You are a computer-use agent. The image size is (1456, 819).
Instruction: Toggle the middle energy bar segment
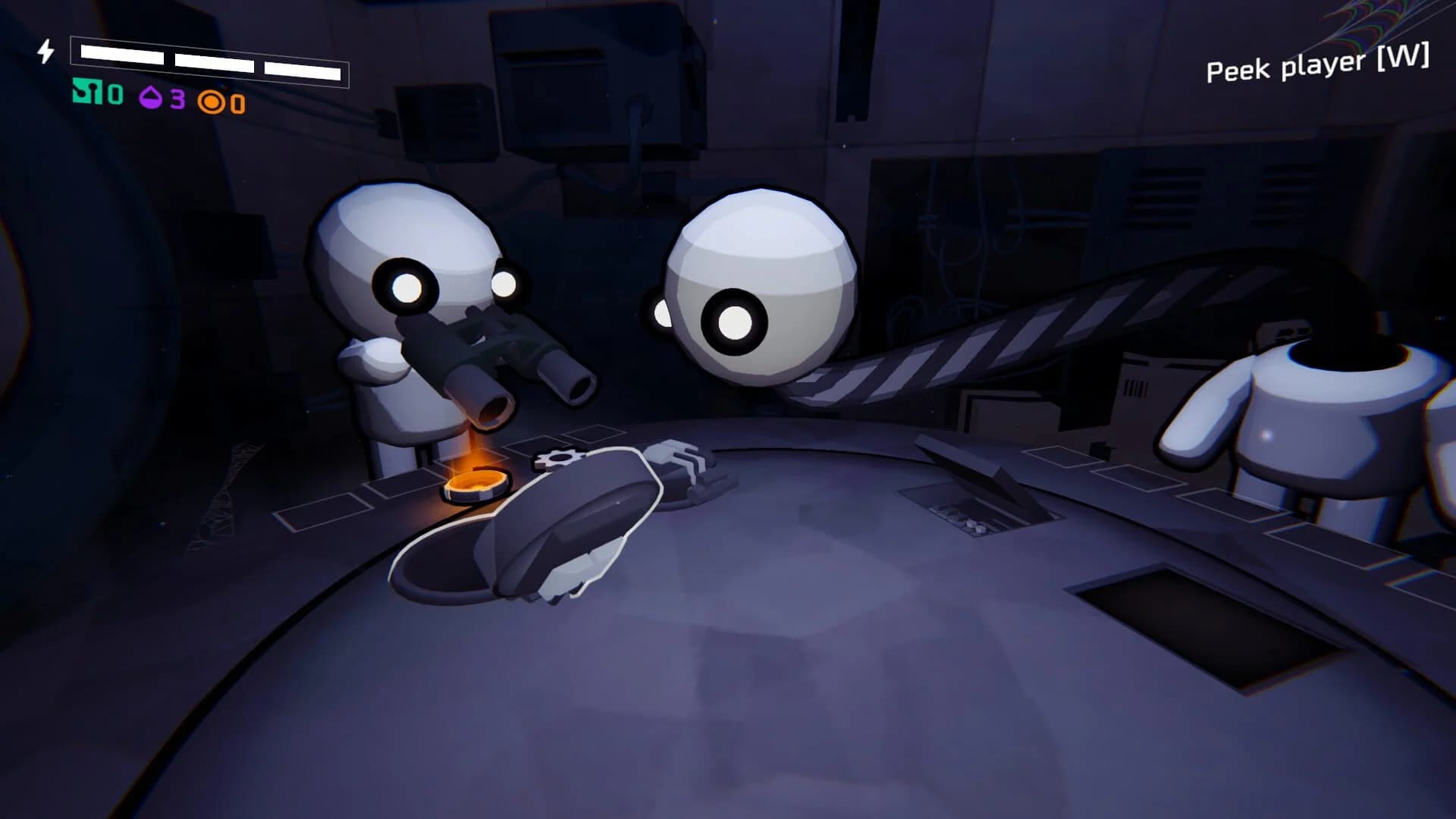[x=215, y=61]
